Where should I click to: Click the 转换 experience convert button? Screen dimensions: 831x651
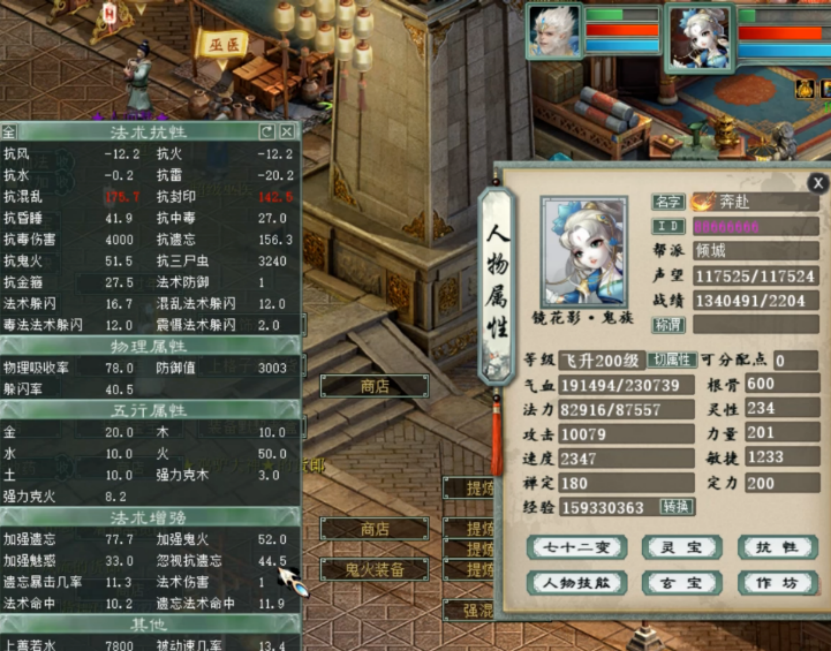(x=676, y=507)
